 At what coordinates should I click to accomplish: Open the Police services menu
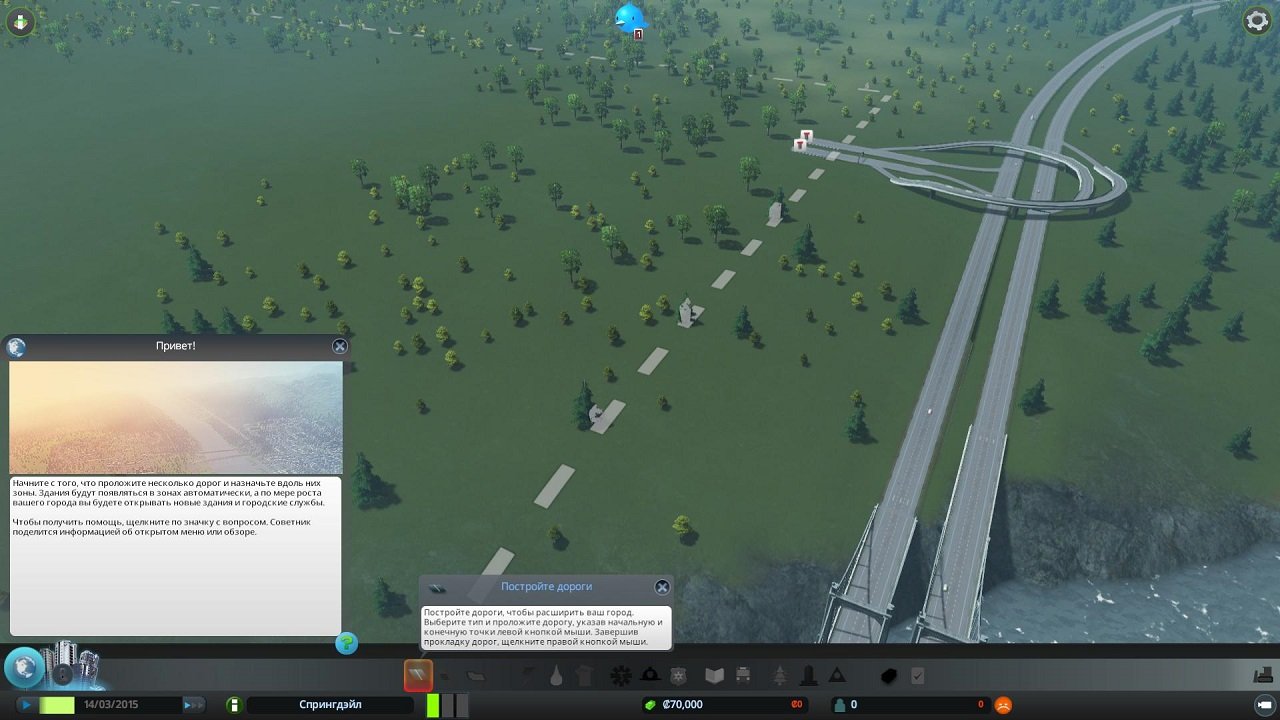676,675
